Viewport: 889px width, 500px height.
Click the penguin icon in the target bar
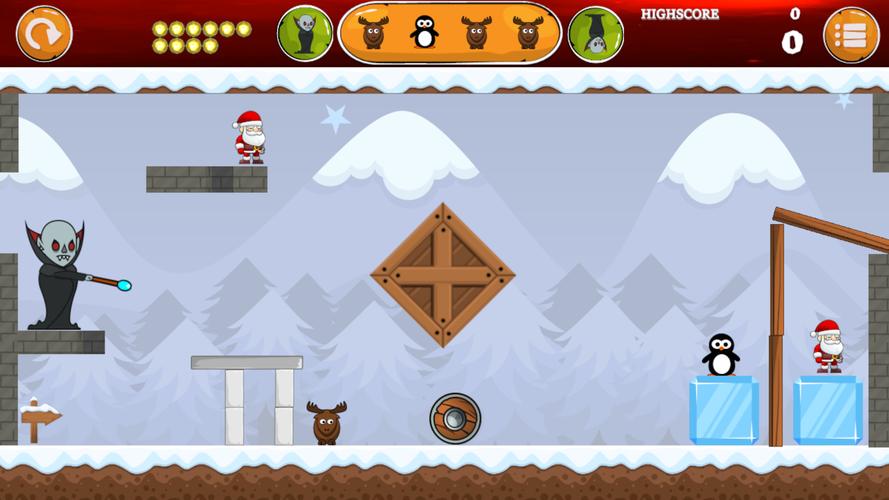pos(425,33)
